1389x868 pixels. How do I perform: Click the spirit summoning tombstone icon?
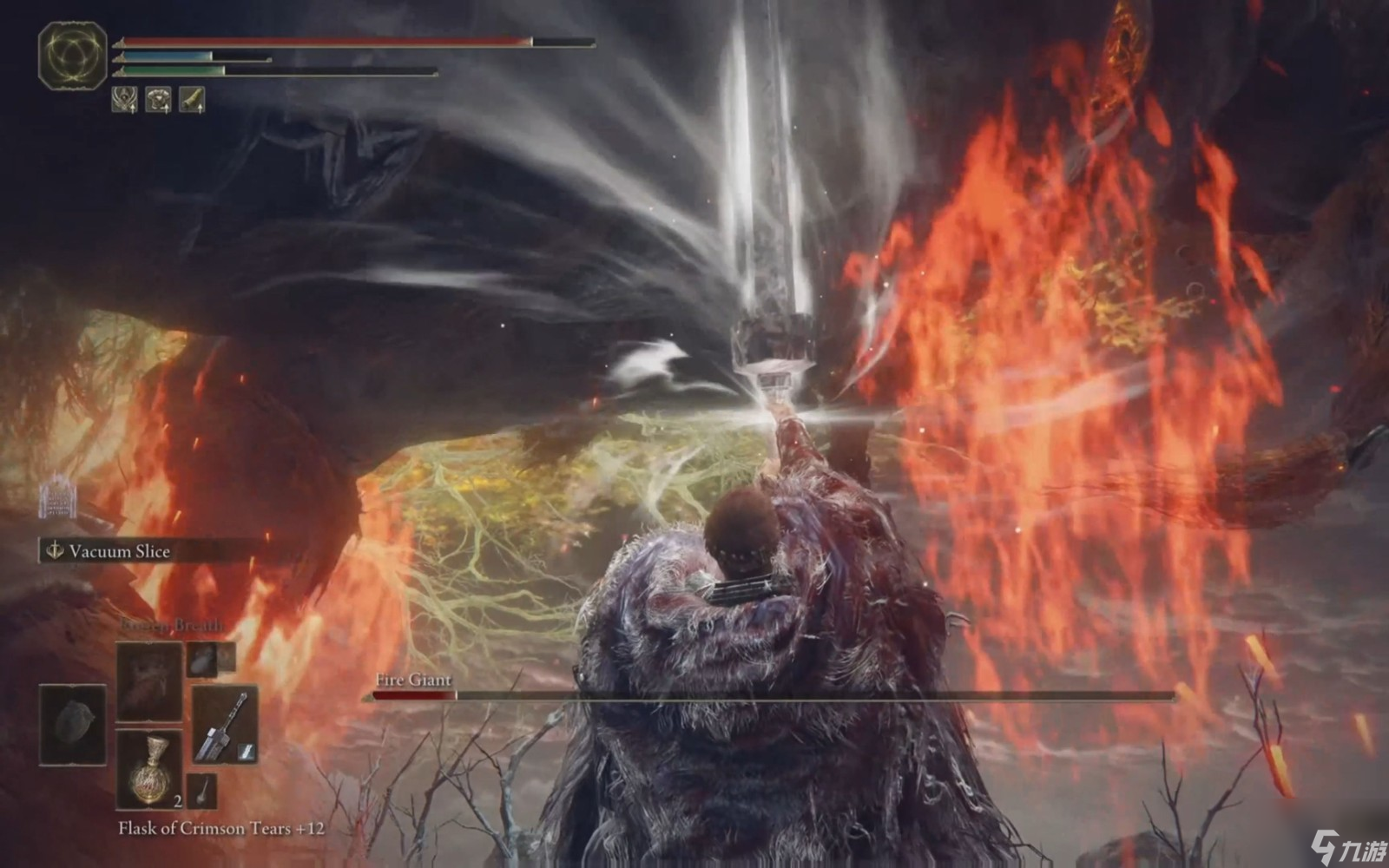pyautogui.click(x=58, y=498)
